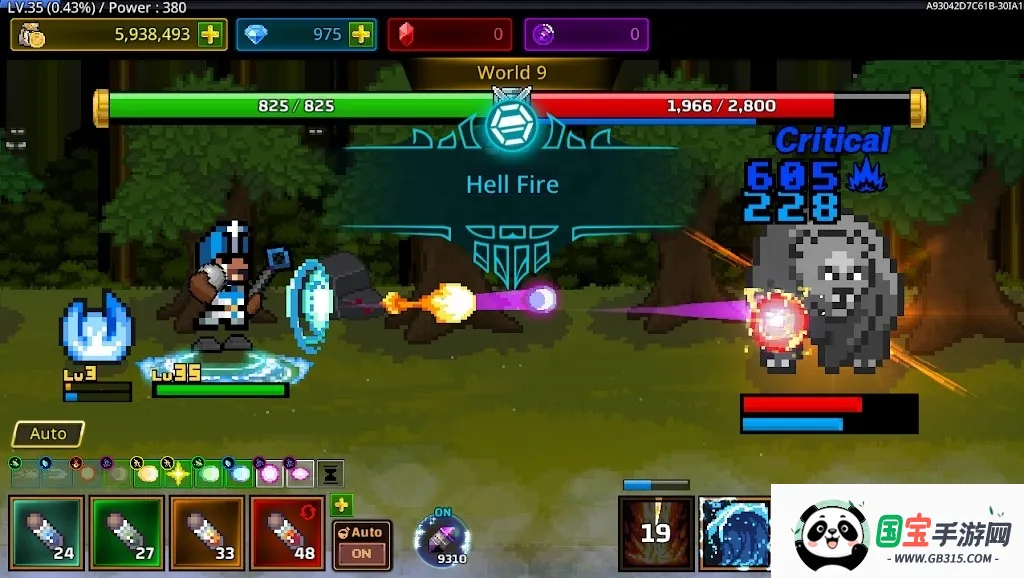Cast the blue water vortex skill
Viewport: 1024px width, 578px height.
pos(734,532)
